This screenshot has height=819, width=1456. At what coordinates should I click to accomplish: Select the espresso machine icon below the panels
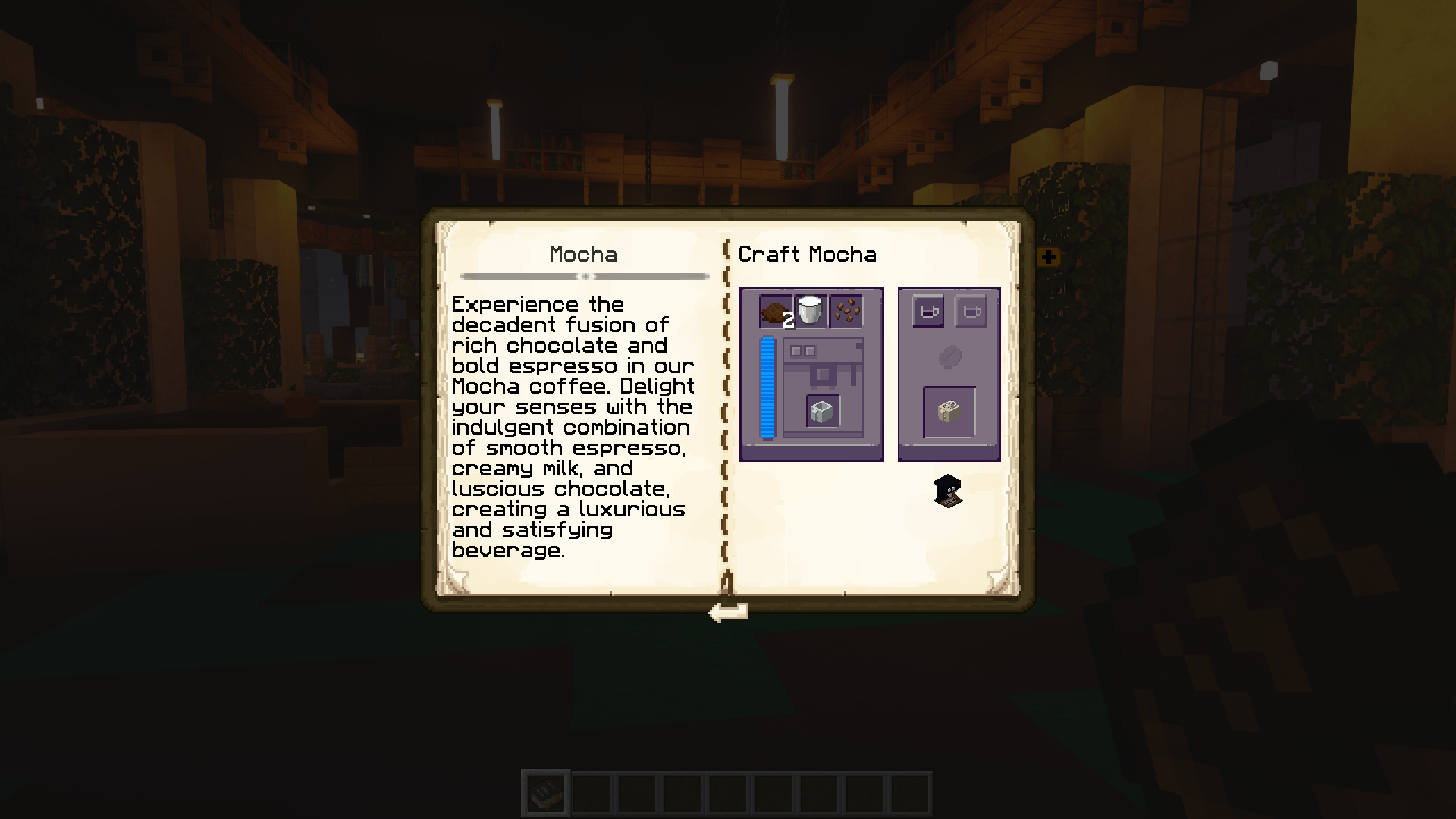coord(946,492)
